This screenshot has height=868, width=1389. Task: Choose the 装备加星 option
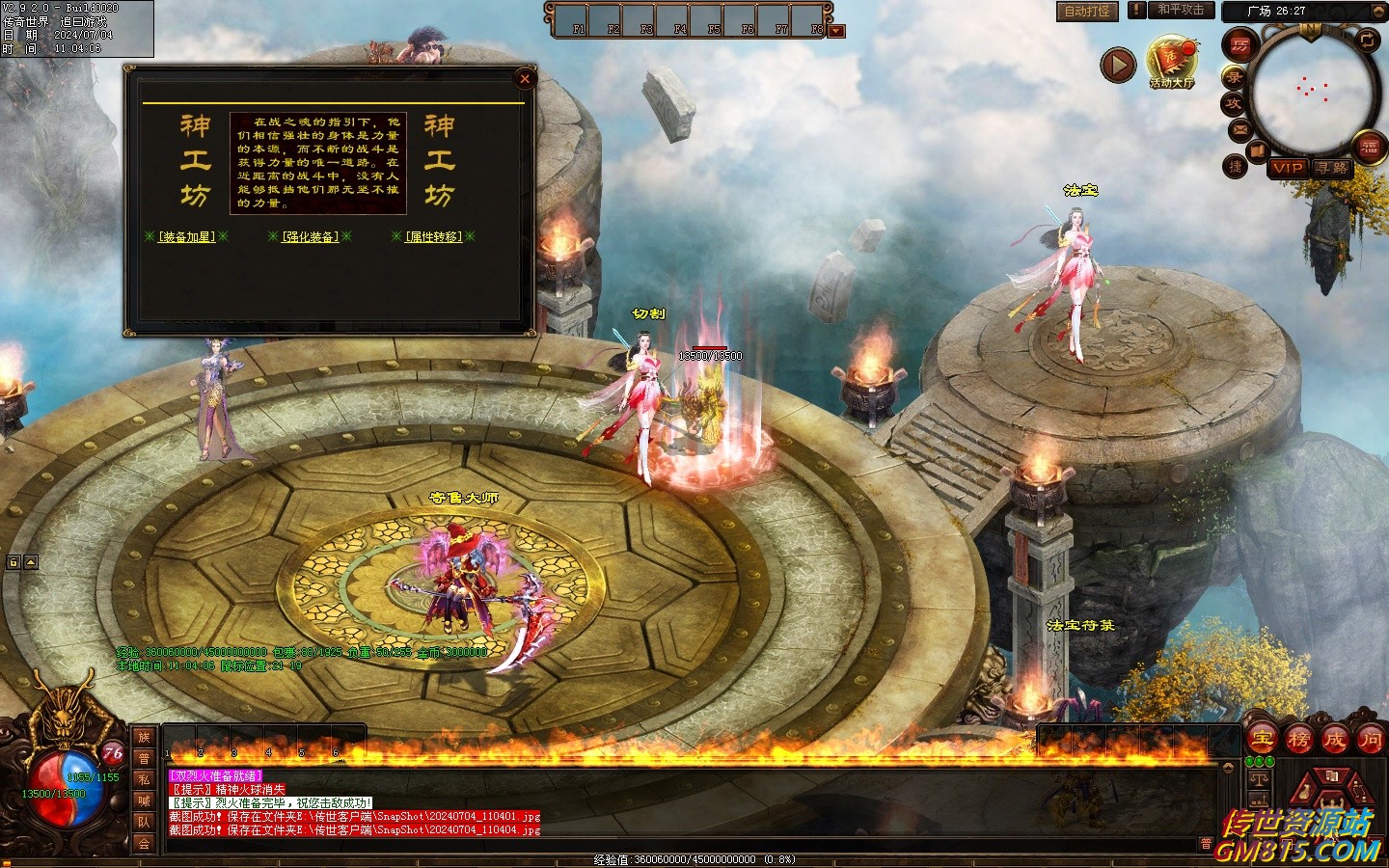click(187, 236)
